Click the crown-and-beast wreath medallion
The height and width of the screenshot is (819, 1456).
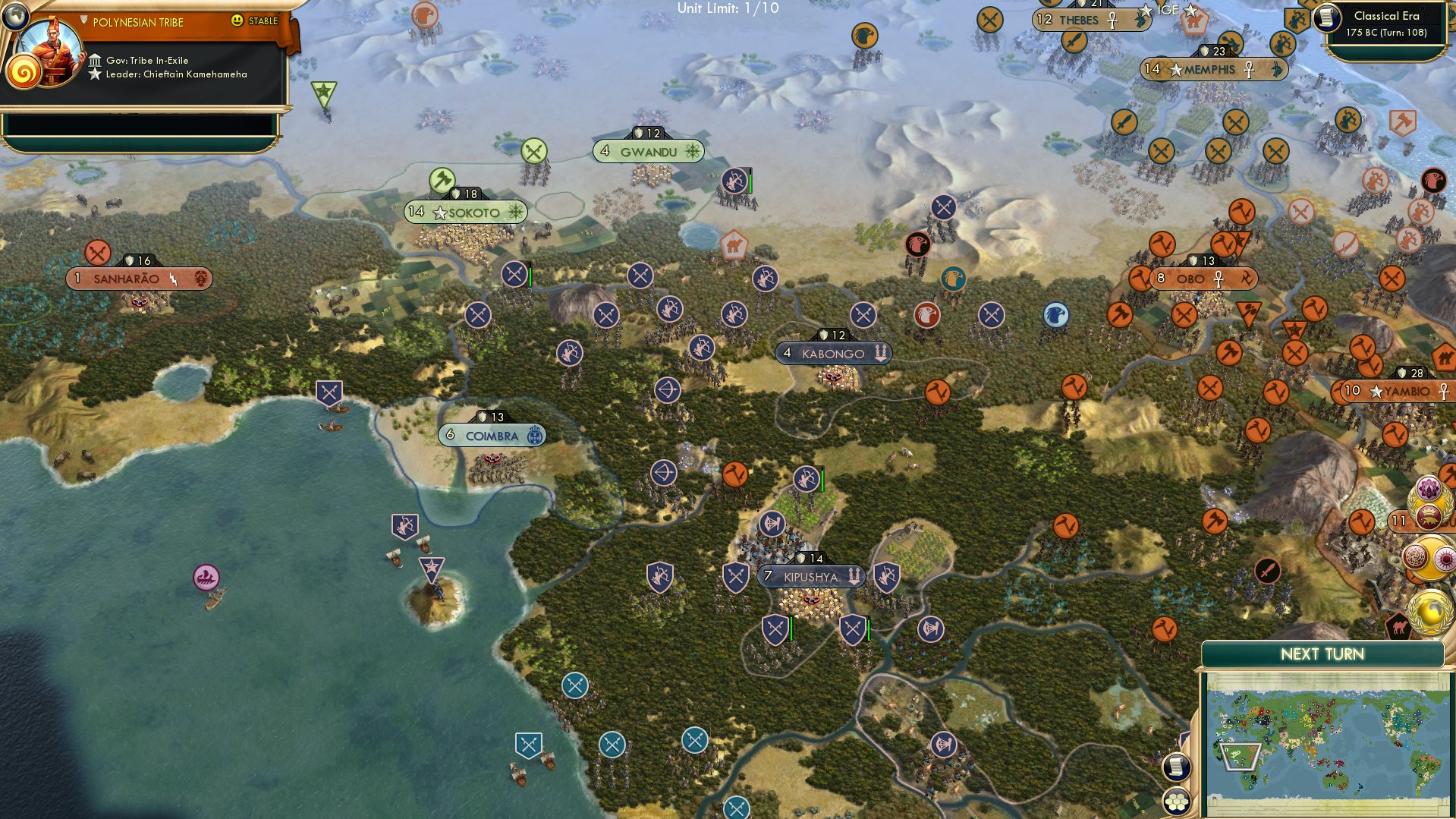[1429, 516]
